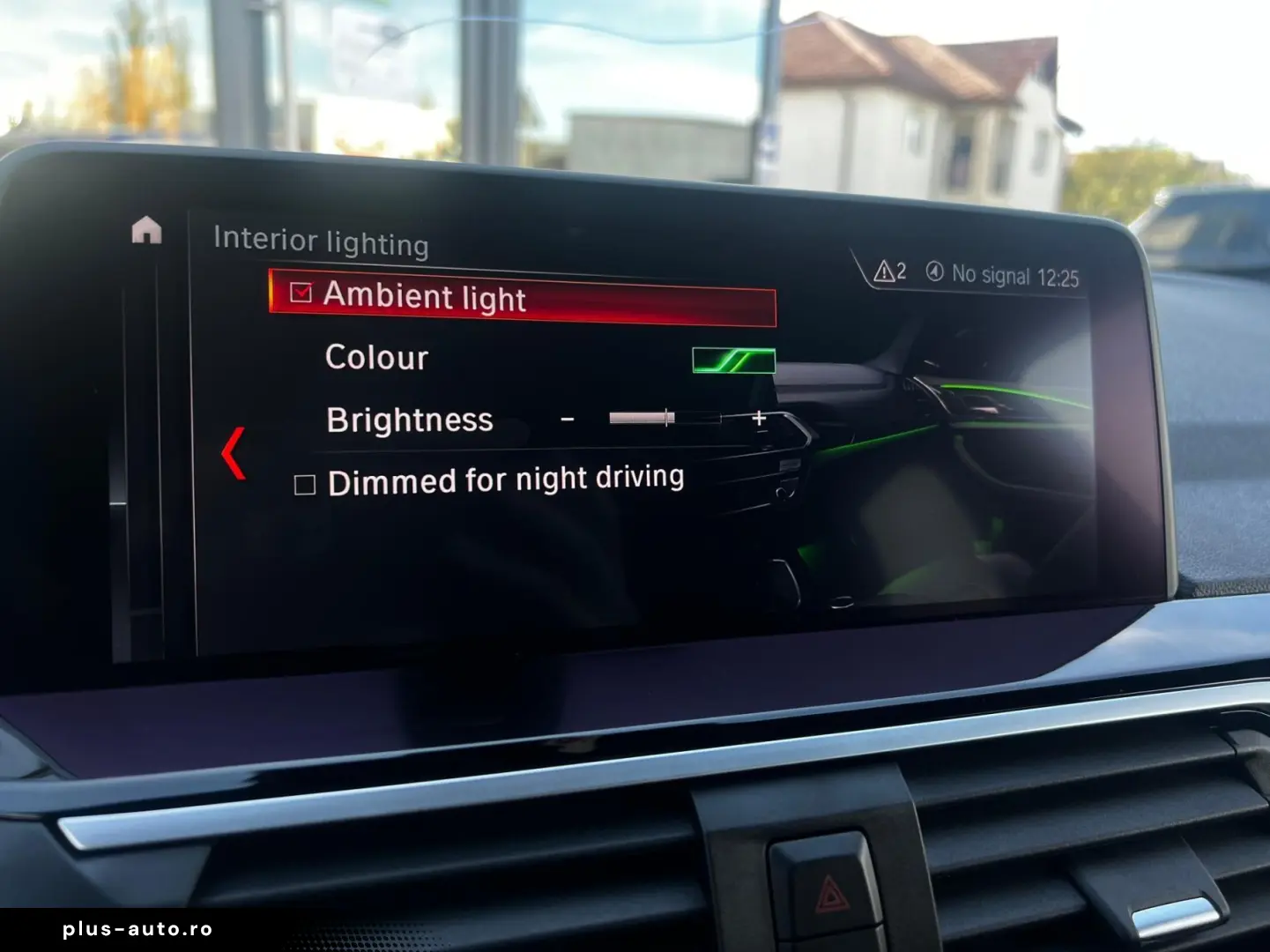The image size is (1270, 952).
Task: Click the Brightness slider bar
Action: [665, 418]
